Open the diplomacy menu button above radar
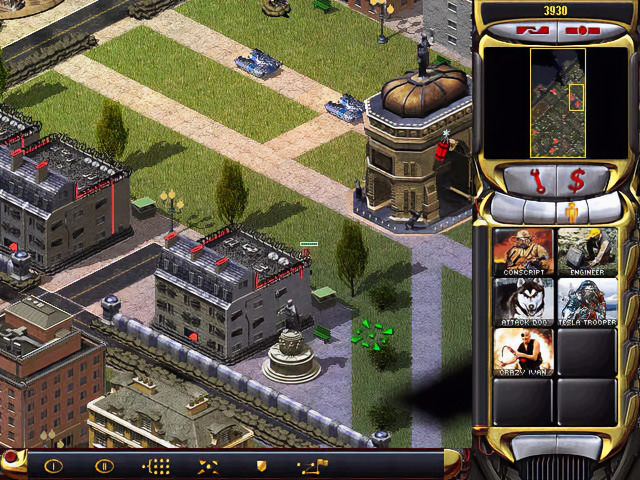Screen dimensions: 640x480 (529, 31)
